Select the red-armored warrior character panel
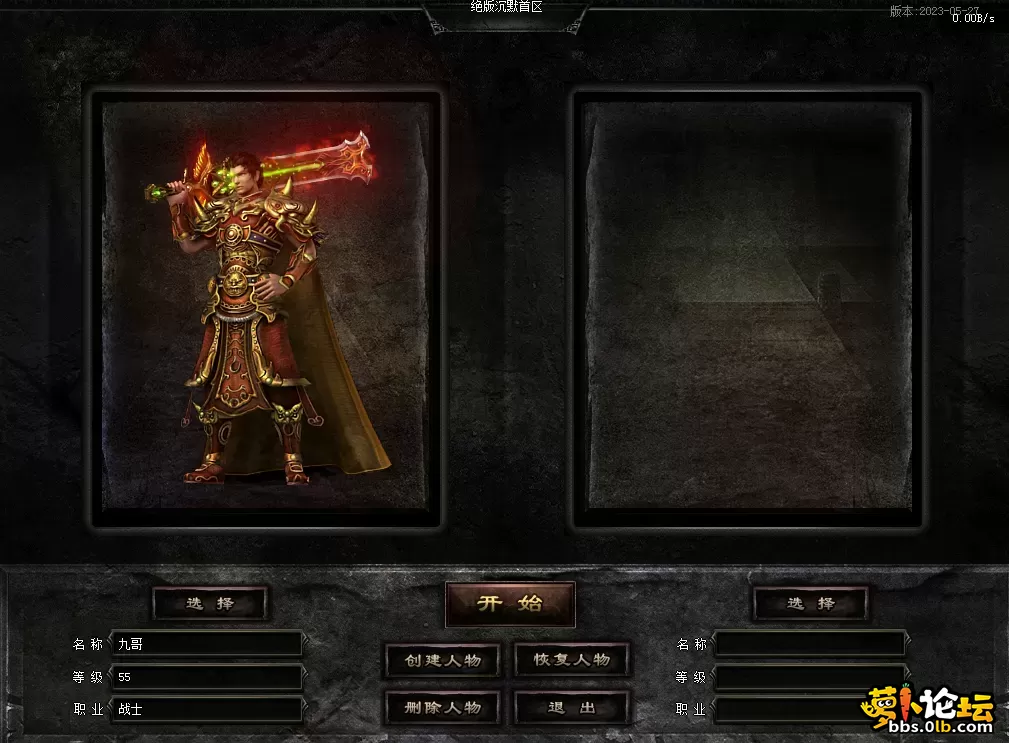Screen dimensions: 1009x743 [266, 308]
